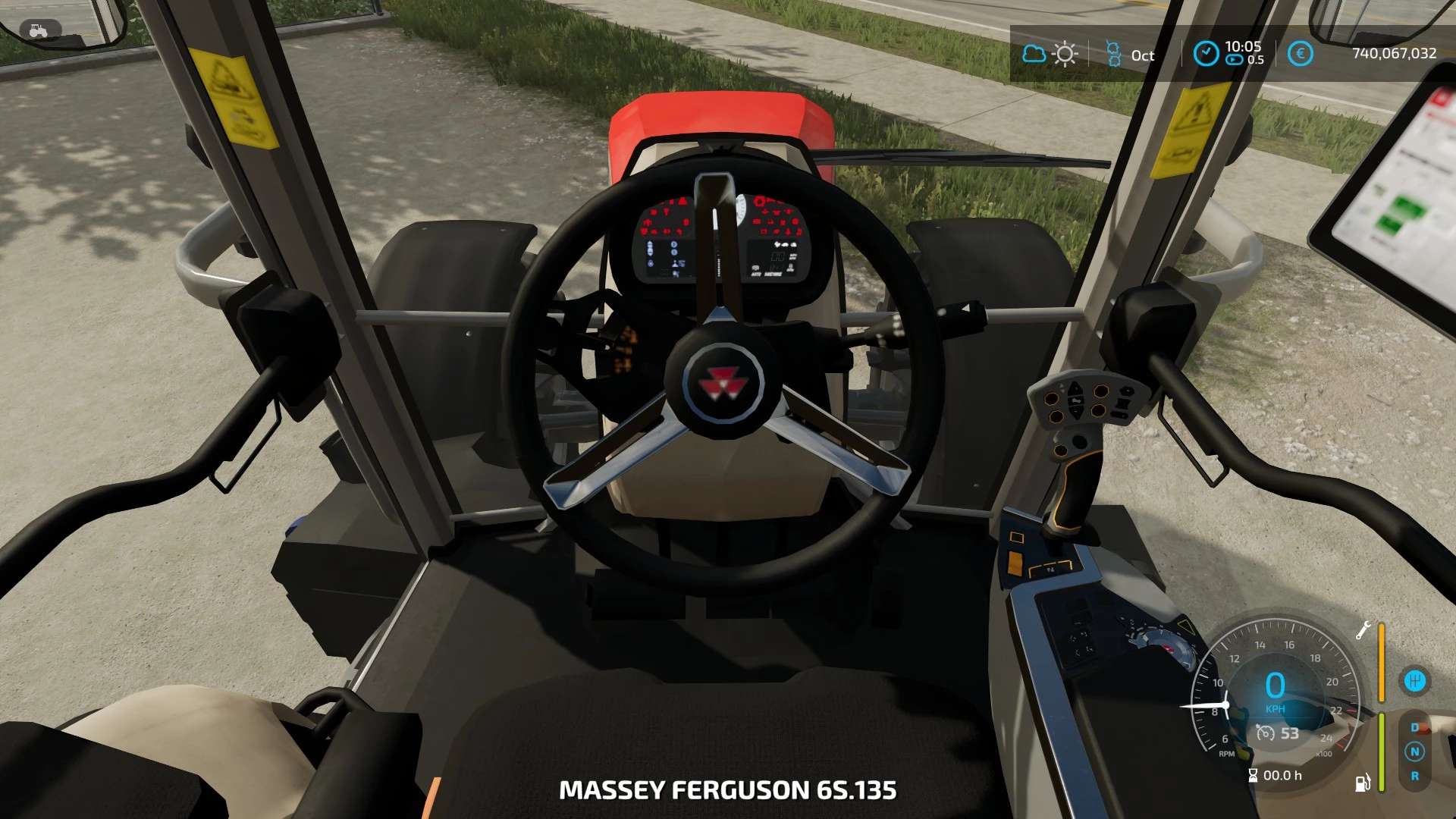This screenshot has height=819, width=1456.
Task: Open the cloudy-to-sunny weather forecast icon
Action: pos(1050,54)
